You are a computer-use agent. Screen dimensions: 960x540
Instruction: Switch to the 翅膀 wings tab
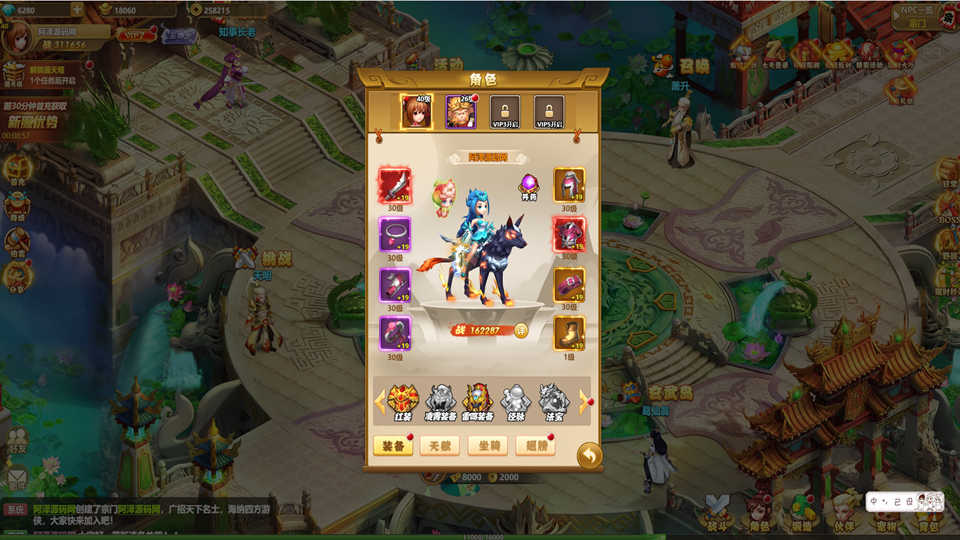[x=535, y=446]
